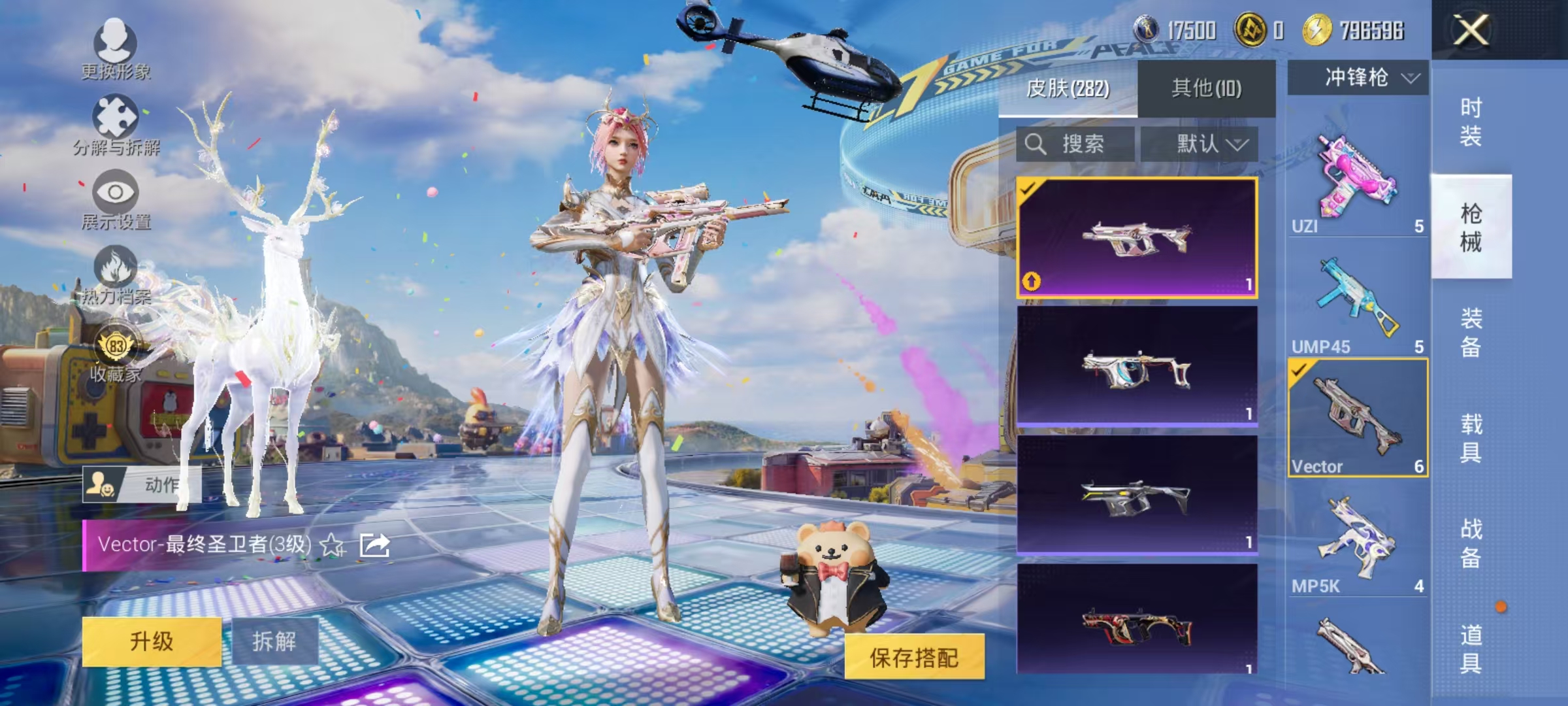Open the 默认 sort dropdown

[x=1210, y=144]
